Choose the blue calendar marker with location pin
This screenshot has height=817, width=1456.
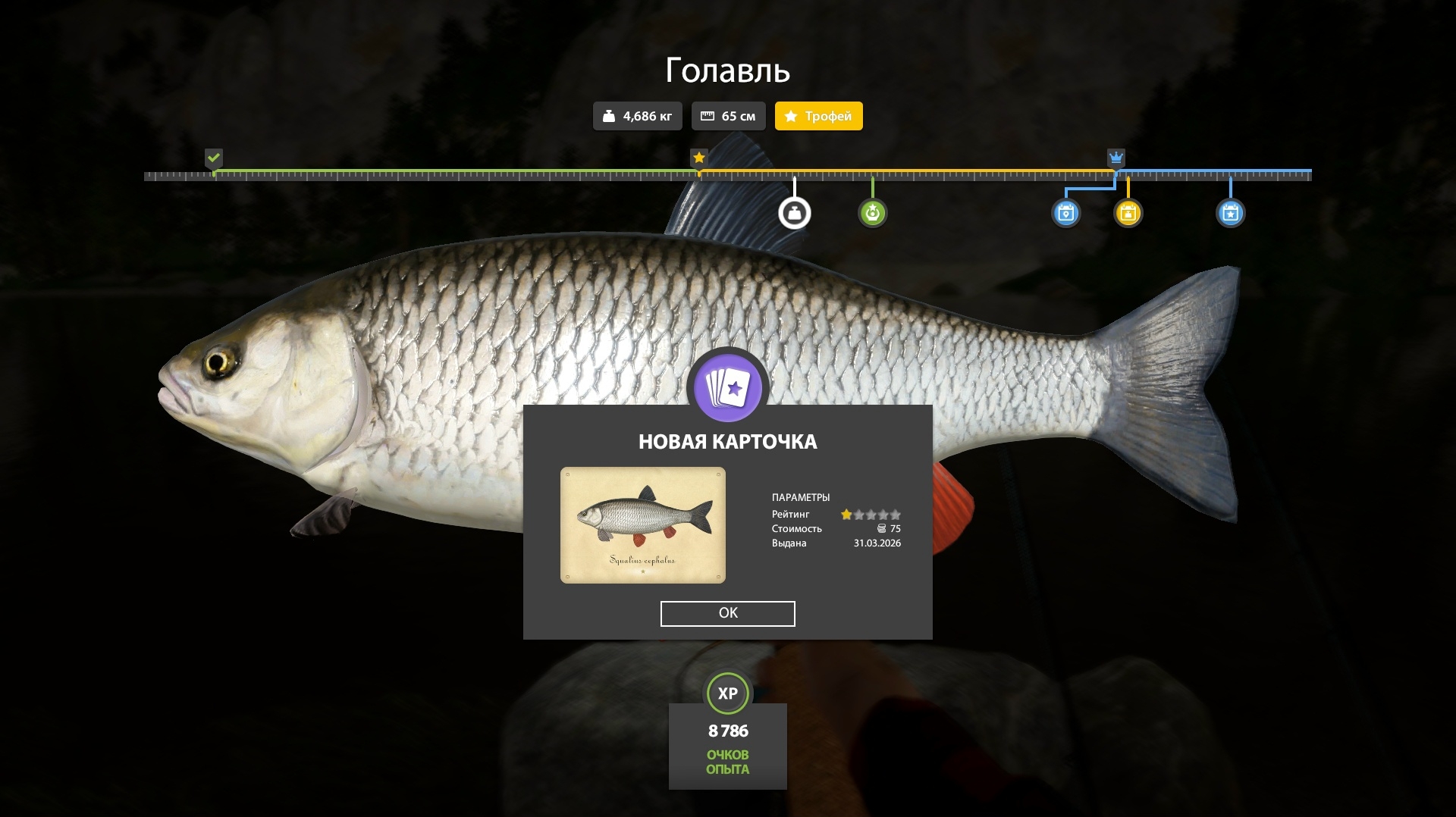click(x=1065, y=213)
